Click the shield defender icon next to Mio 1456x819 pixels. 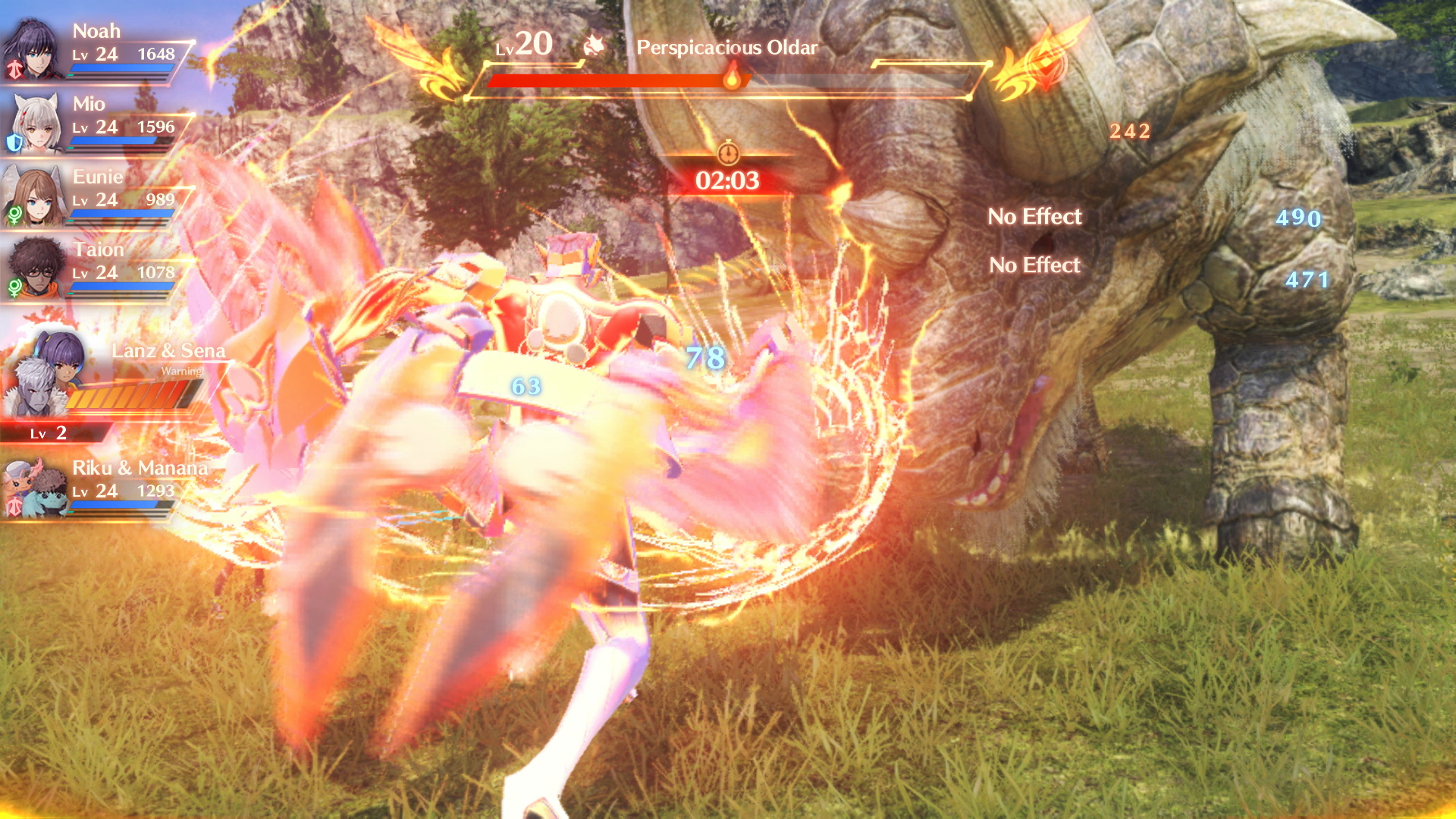coord(14,142)
